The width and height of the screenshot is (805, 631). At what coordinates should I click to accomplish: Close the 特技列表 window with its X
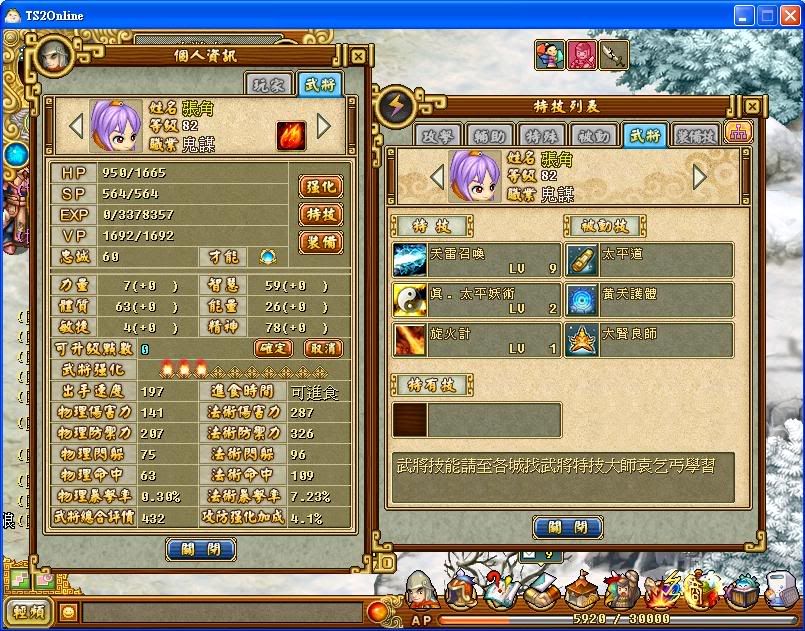click(752, 106)
